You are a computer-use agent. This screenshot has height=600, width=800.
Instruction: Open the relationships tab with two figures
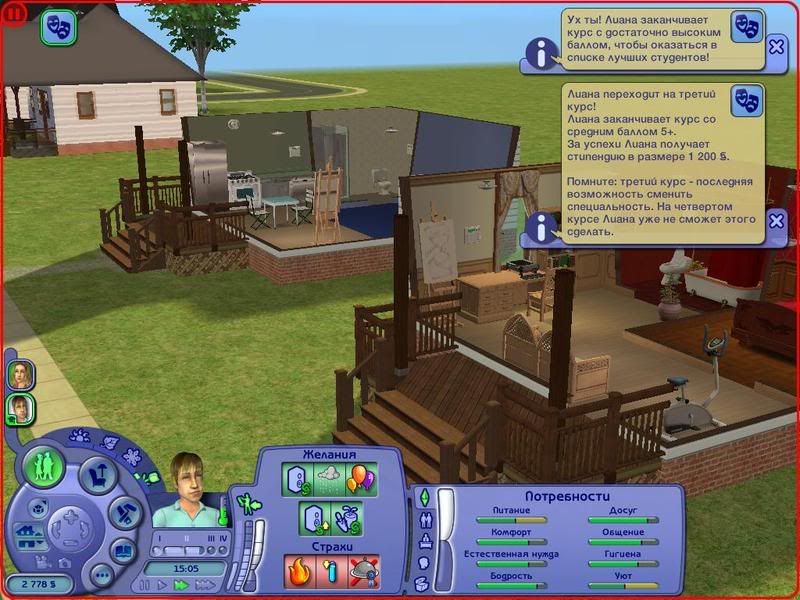click(x=426, y=519)
